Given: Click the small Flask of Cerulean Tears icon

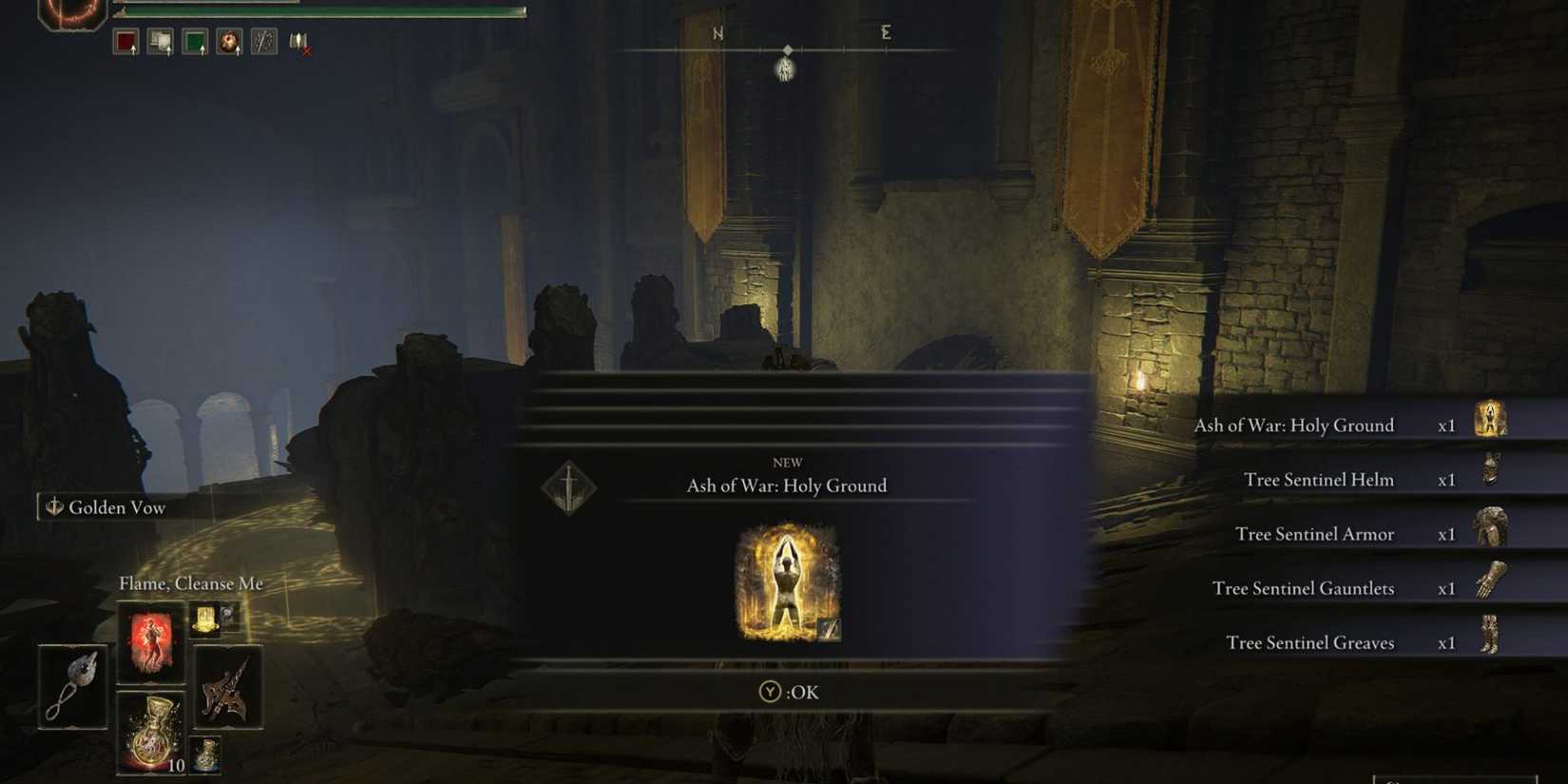Looking at the screenshot, I should 206,755.
